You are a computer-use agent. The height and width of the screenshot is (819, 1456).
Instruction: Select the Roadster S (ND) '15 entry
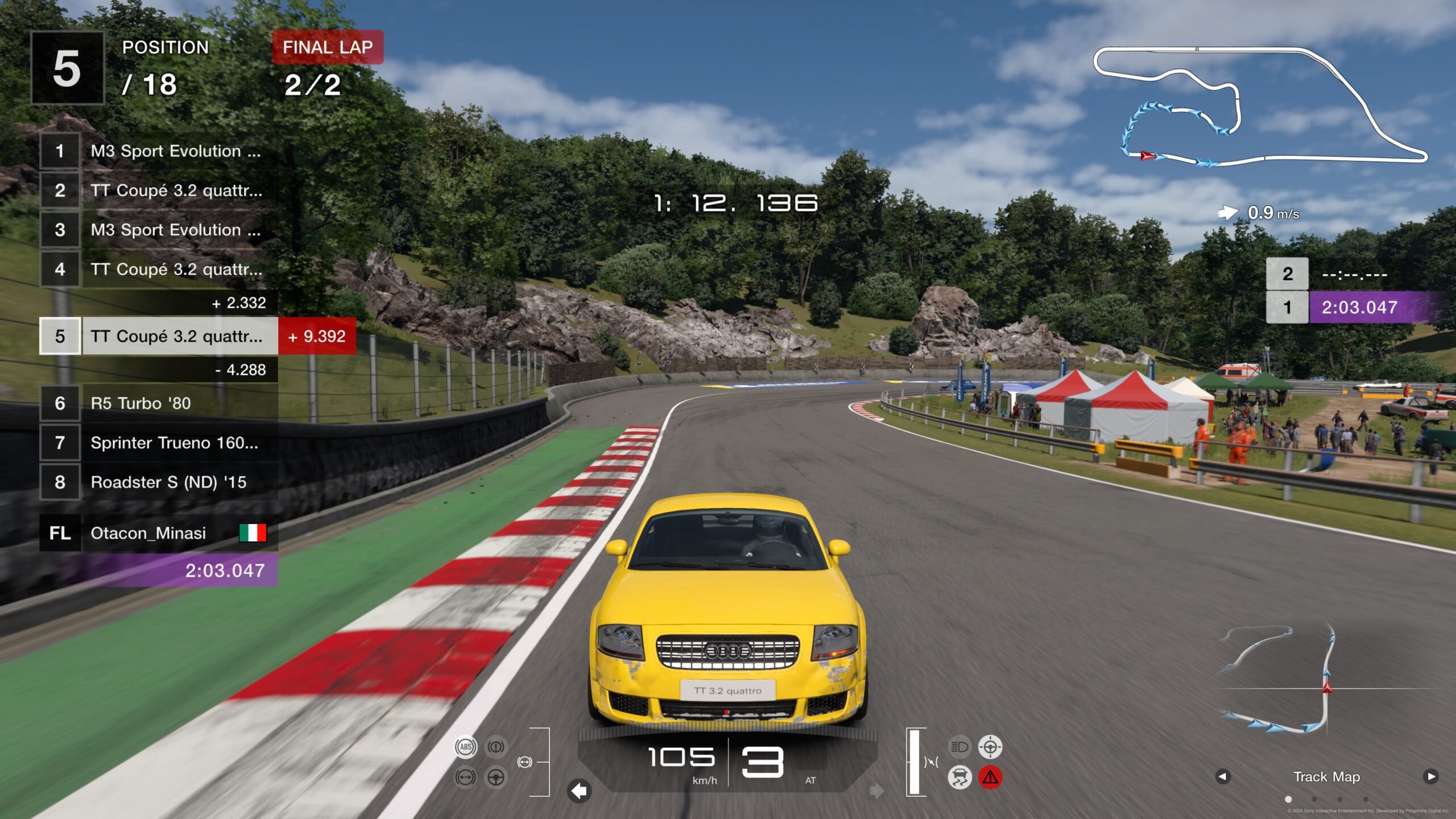pos(158,482)
